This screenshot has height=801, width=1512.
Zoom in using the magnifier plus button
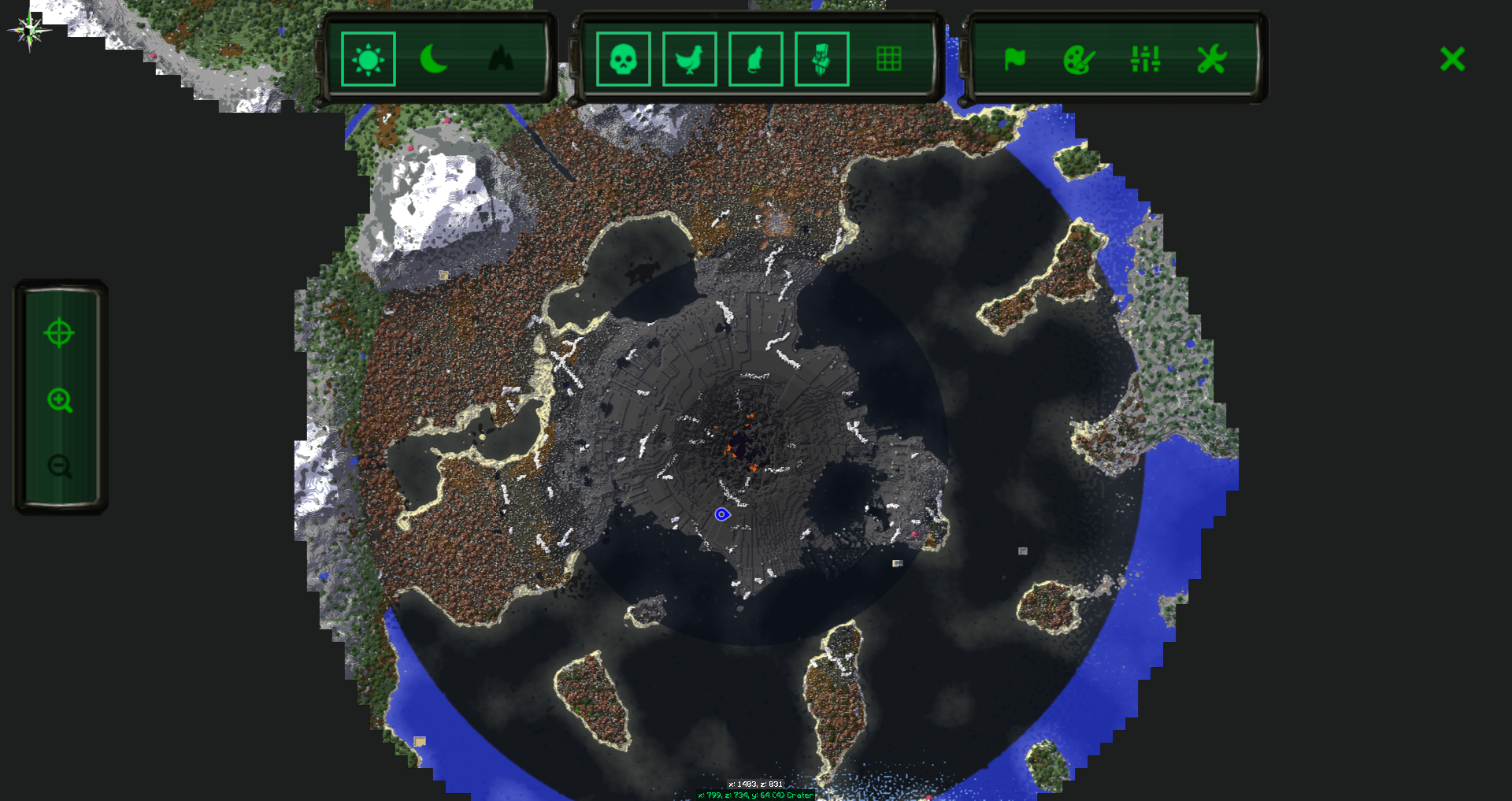pyautogui.click(x=61, y=402)
